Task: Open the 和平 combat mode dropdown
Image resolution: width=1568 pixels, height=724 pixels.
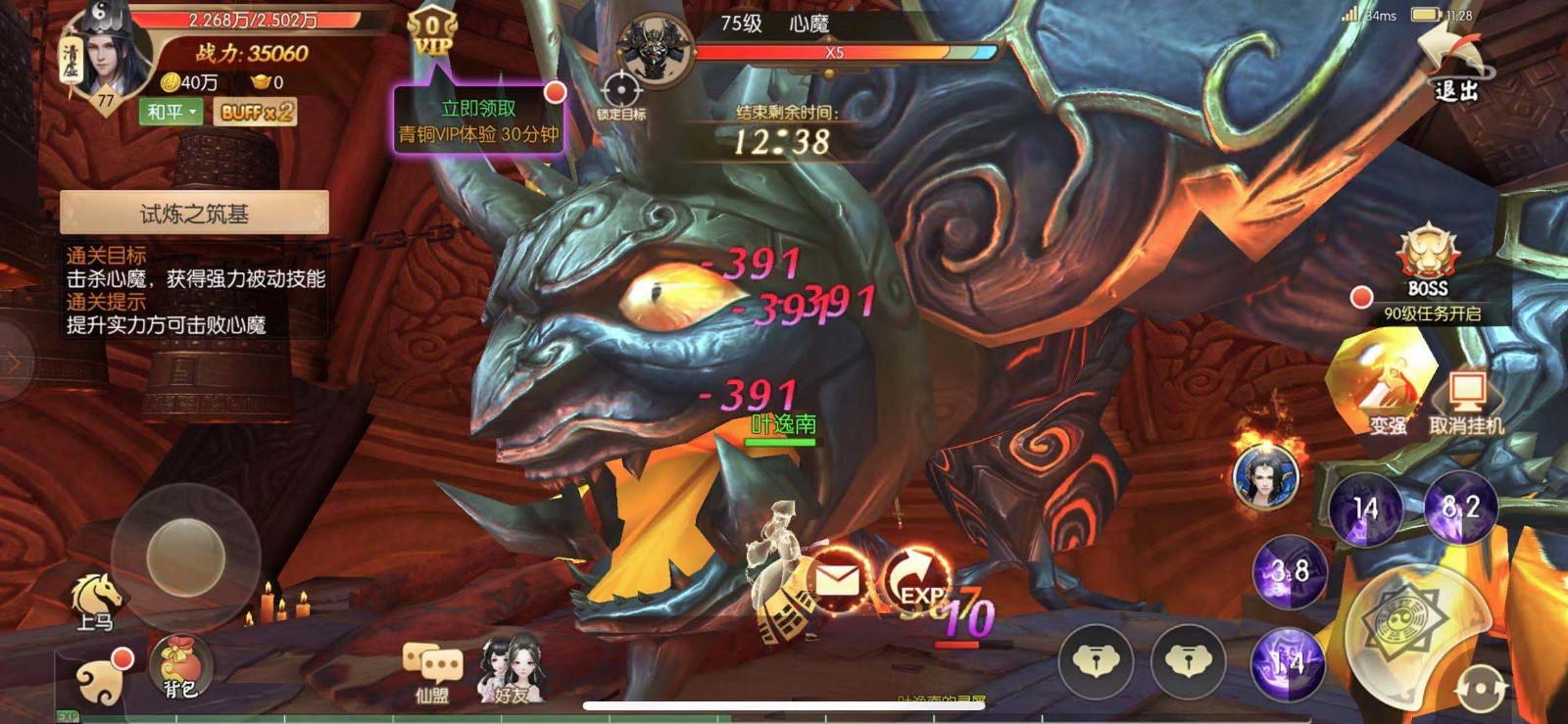Action: (x=172, y=112)
